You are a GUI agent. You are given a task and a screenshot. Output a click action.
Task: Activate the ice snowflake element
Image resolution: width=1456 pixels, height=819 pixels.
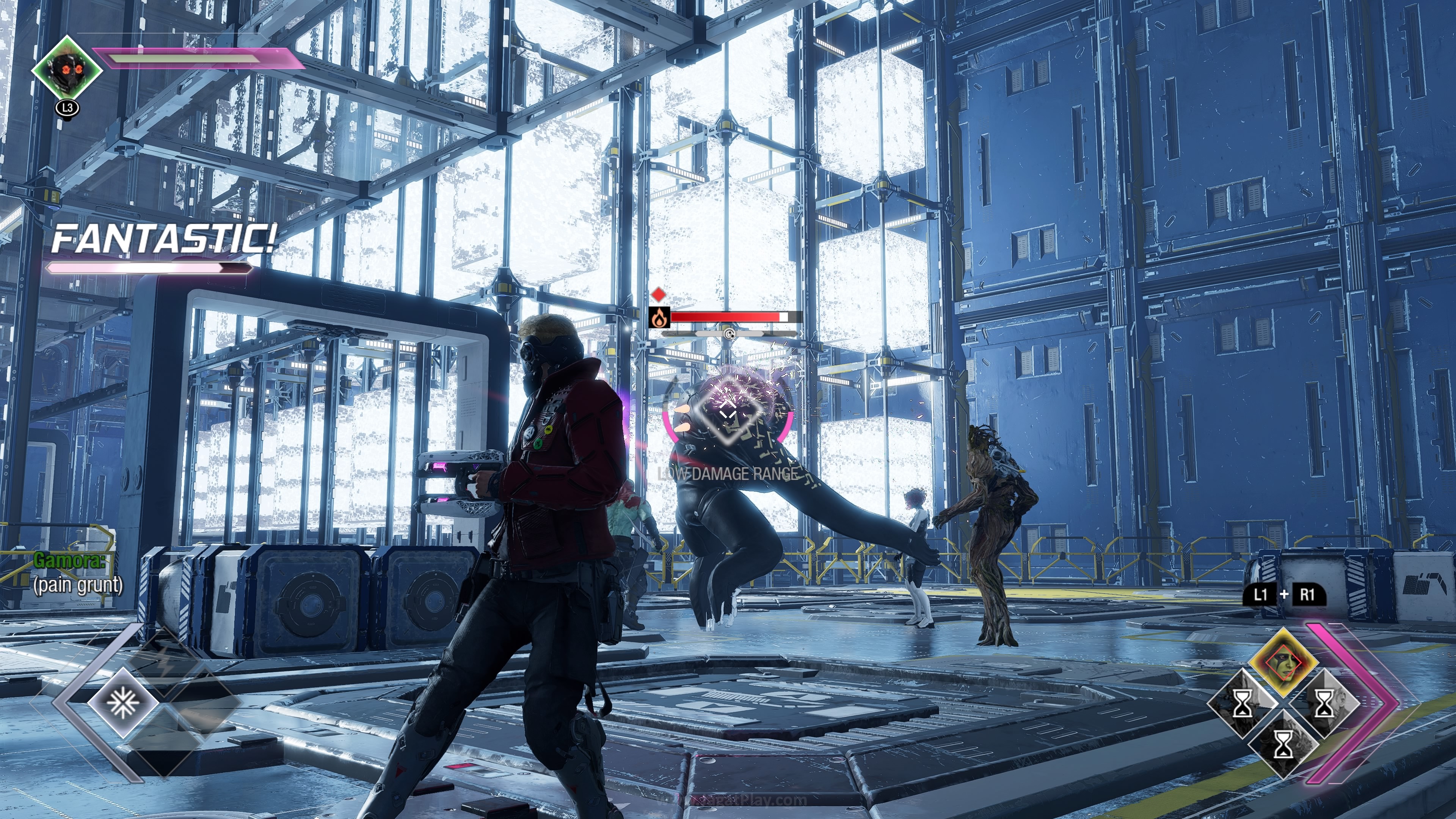coord(122,703)
